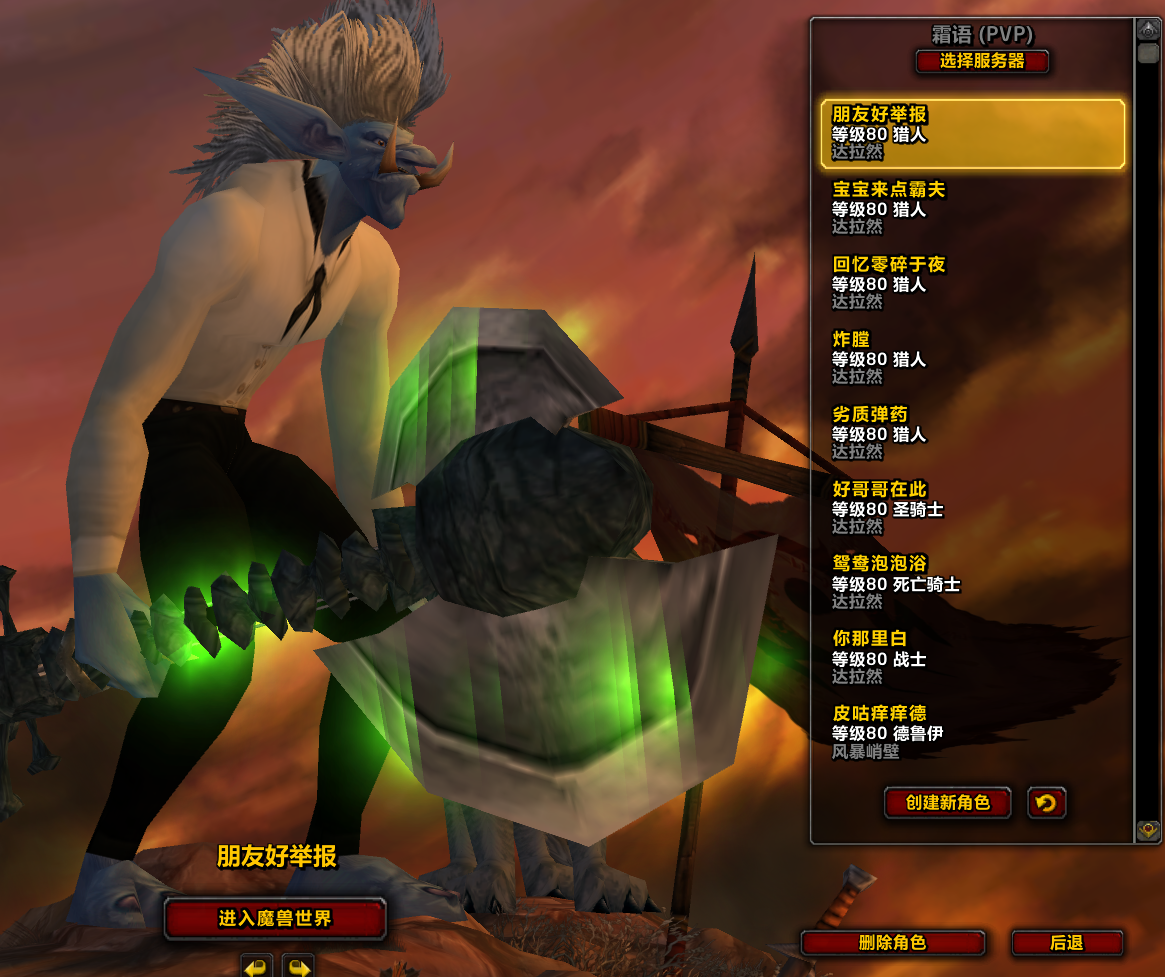Pick the hunter named 炸膛
Screen dimensions: 1165x977
coord(972,358)
